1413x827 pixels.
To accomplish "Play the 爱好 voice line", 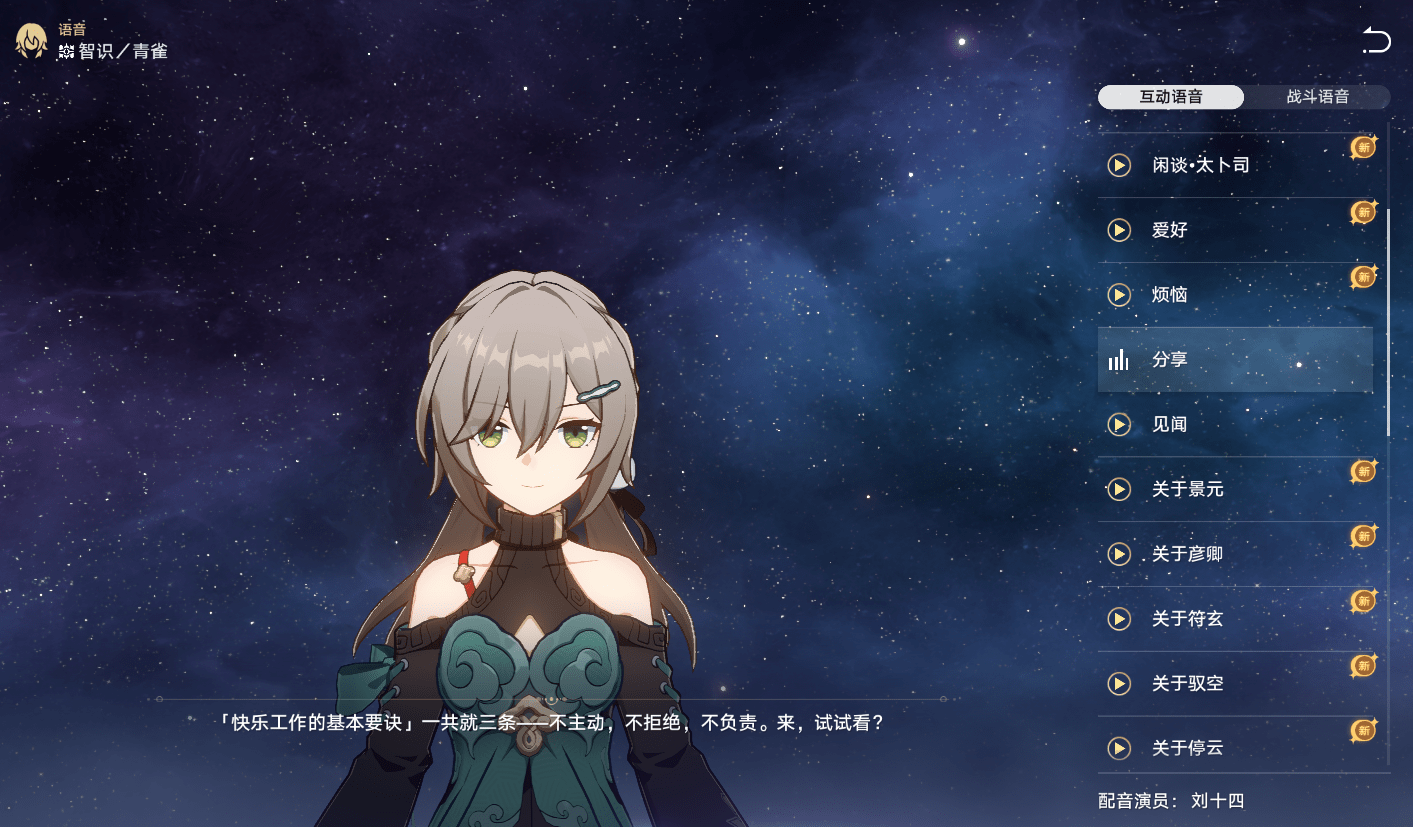I will (x=1119, y=230).
